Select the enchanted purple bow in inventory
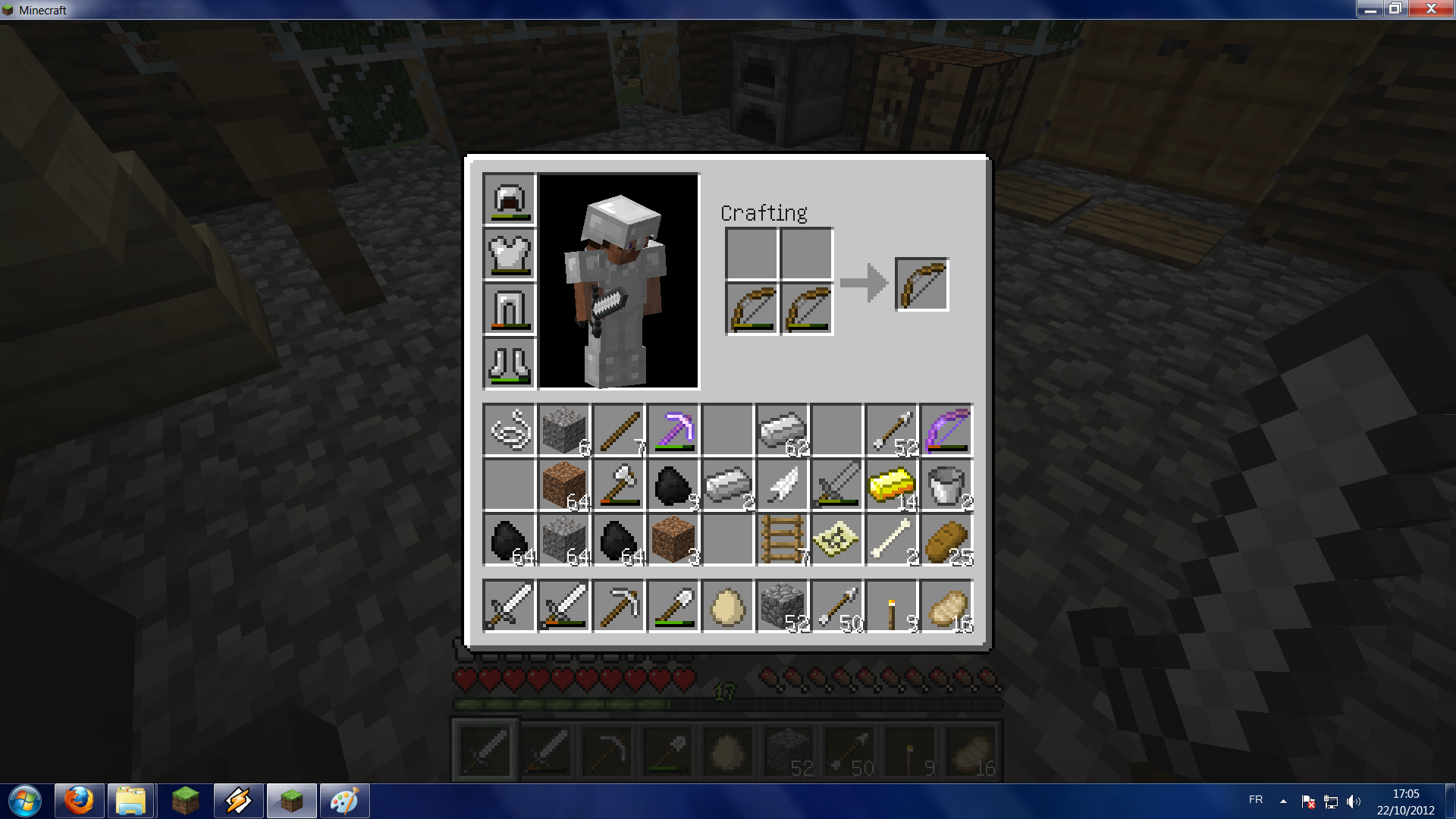Viewport: 1456px width, 819px height. coord(946,430)
